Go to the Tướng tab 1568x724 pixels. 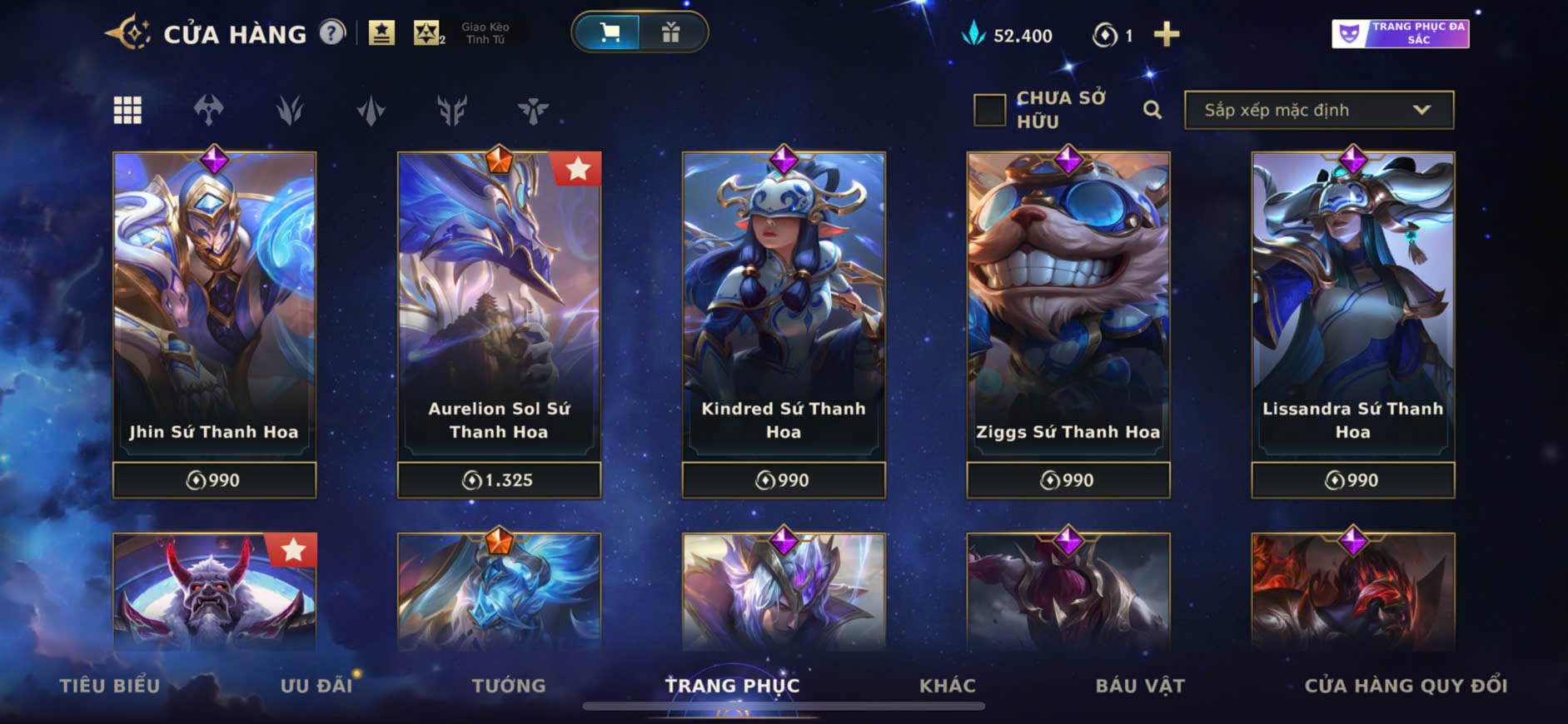pos(509,685)
